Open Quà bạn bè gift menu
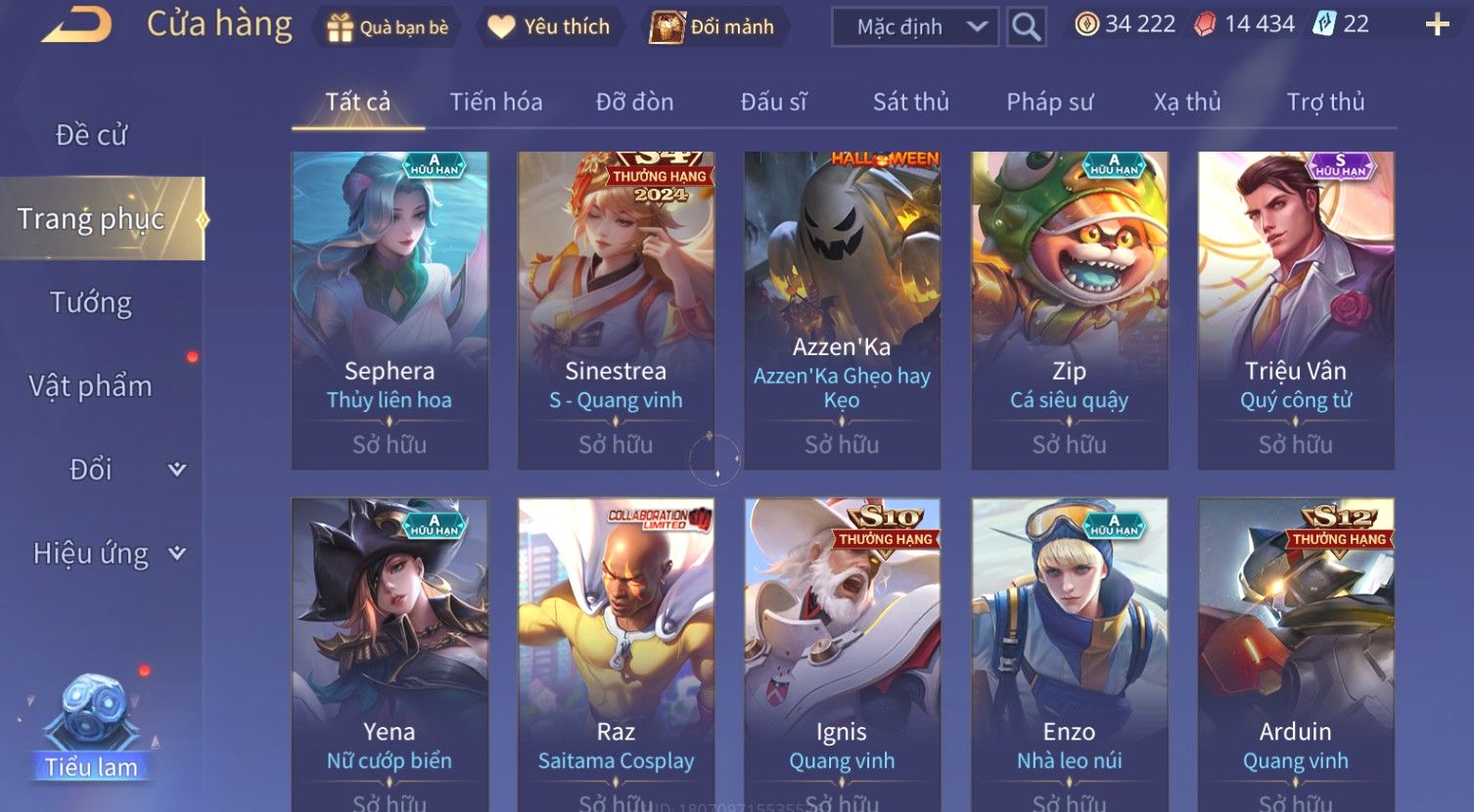 coord(389,27)
